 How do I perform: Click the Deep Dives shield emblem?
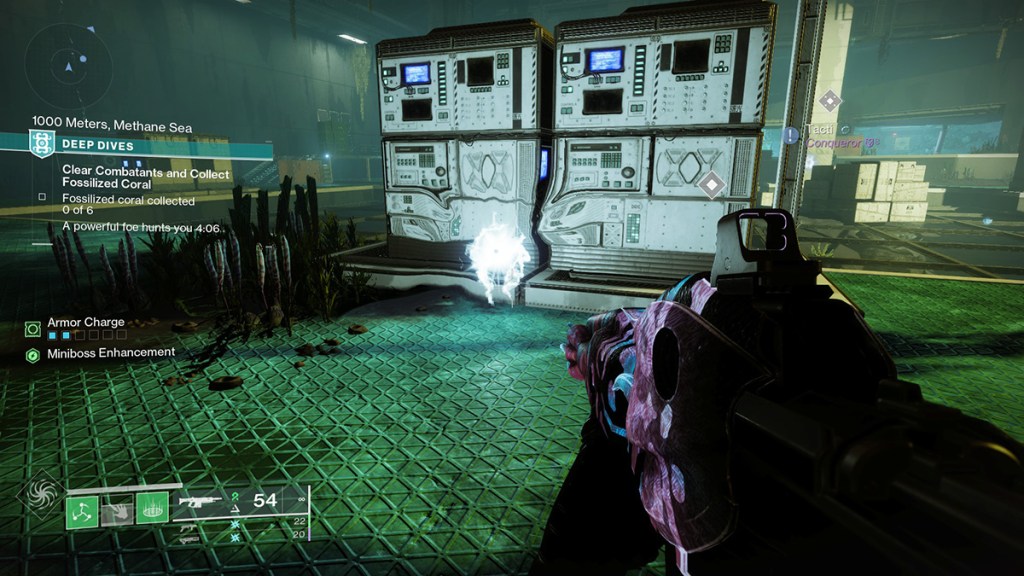[42, 145]
